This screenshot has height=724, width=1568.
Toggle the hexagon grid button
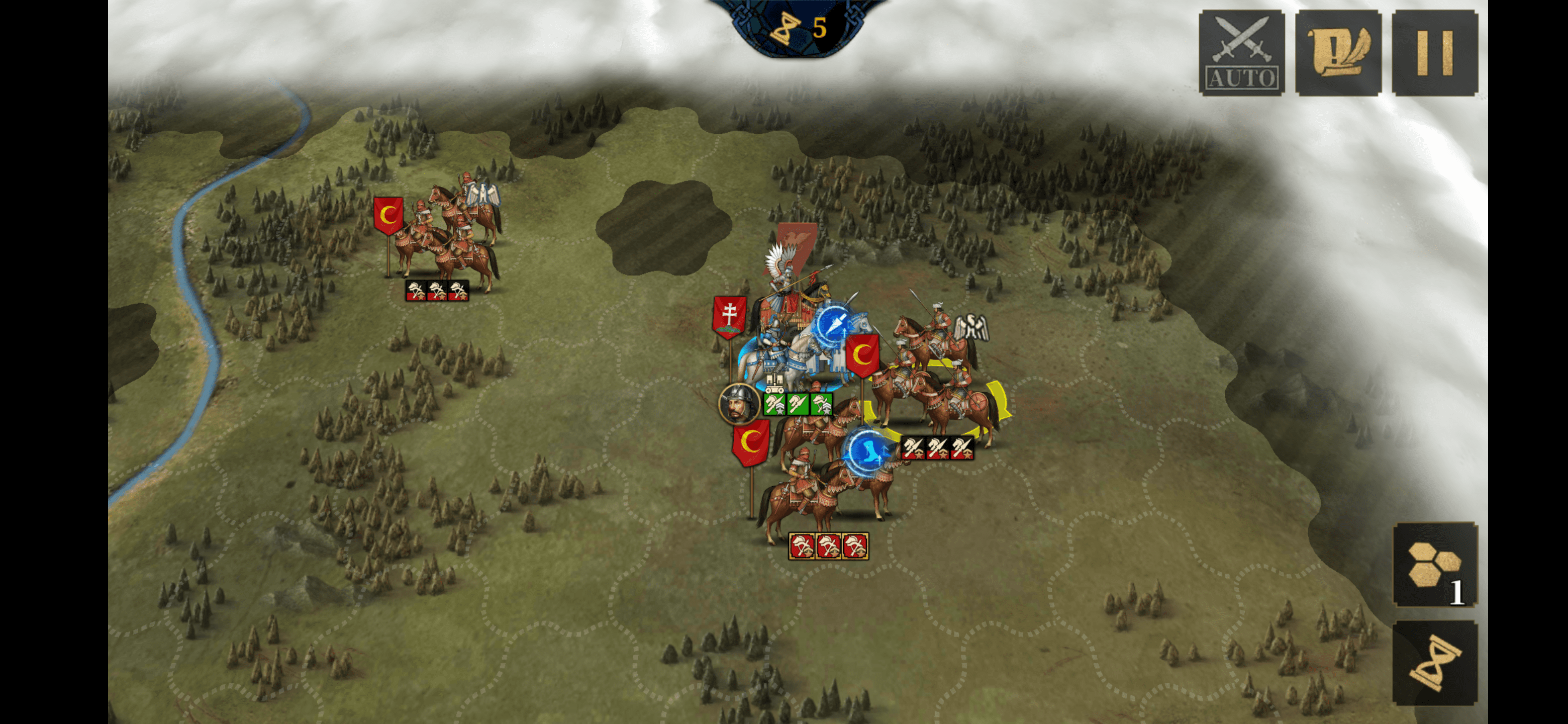click(1435, 565)
